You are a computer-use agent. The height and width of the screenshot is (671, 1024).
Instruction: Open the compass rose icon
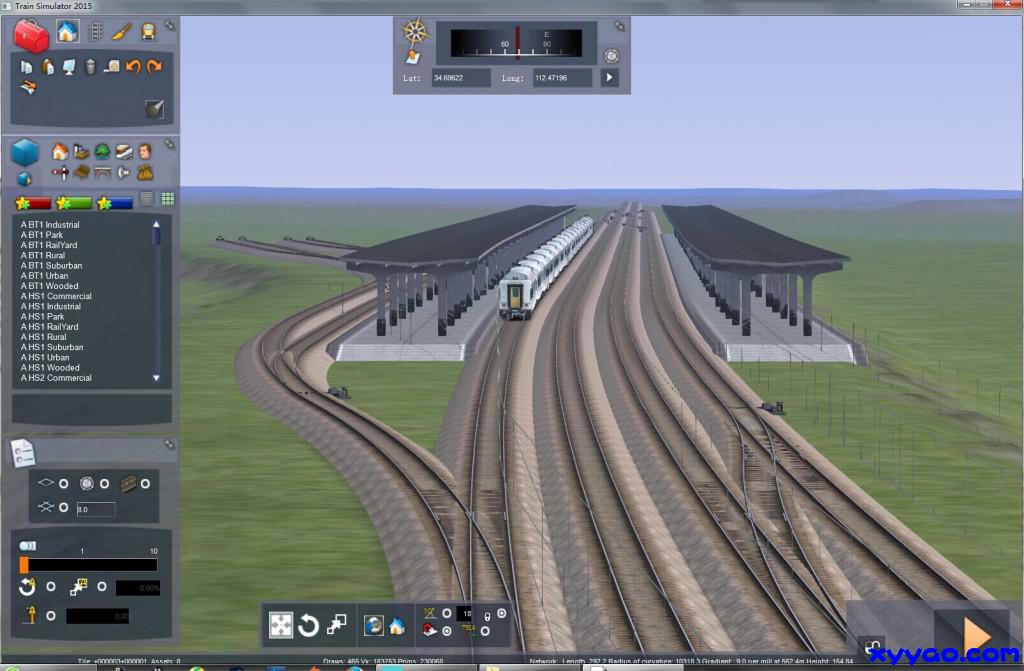(415, 31)
